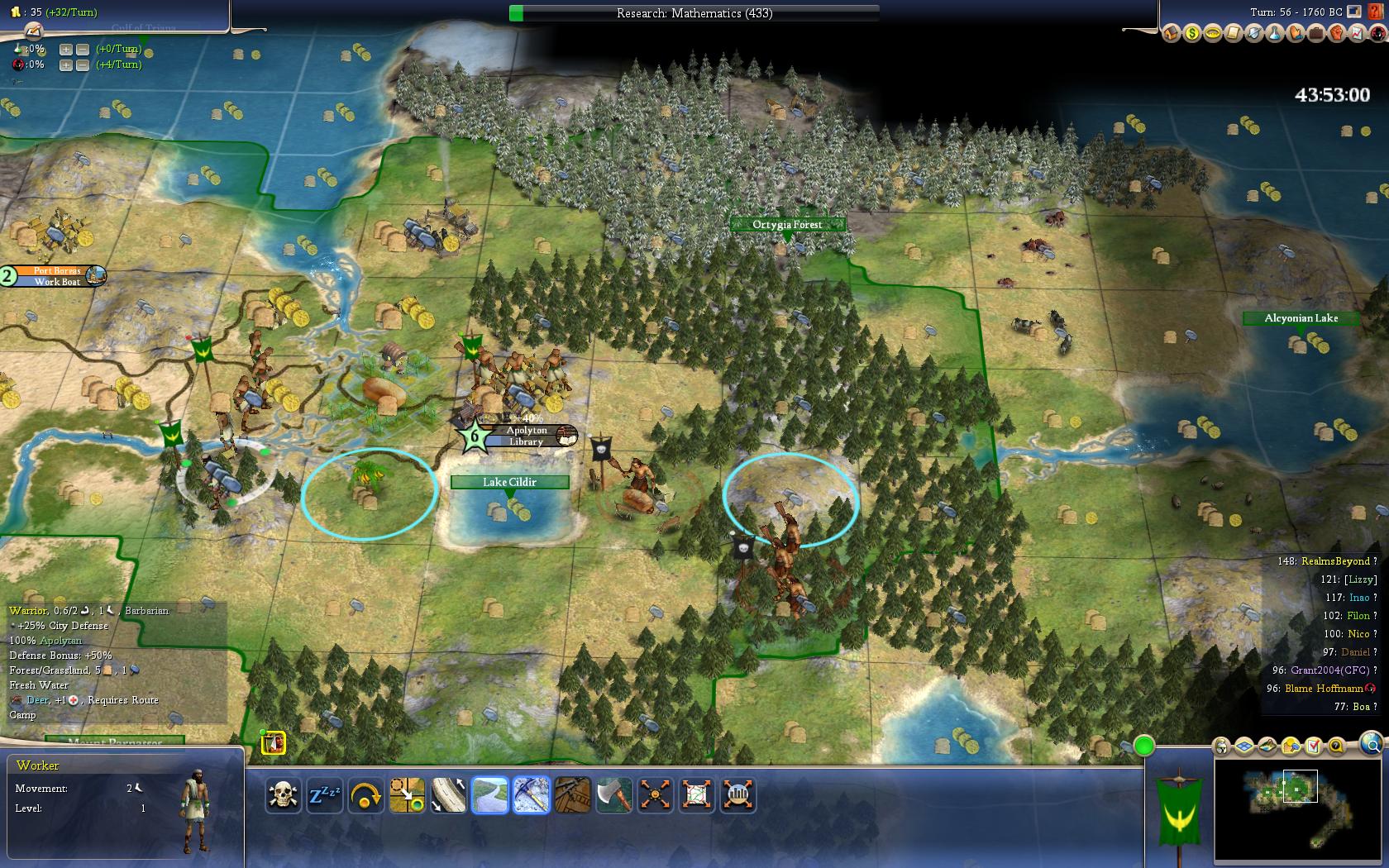Chop the forest with the axe icon
The image size is (1389, 868).
pyautogui.click(x=613, y=795)
